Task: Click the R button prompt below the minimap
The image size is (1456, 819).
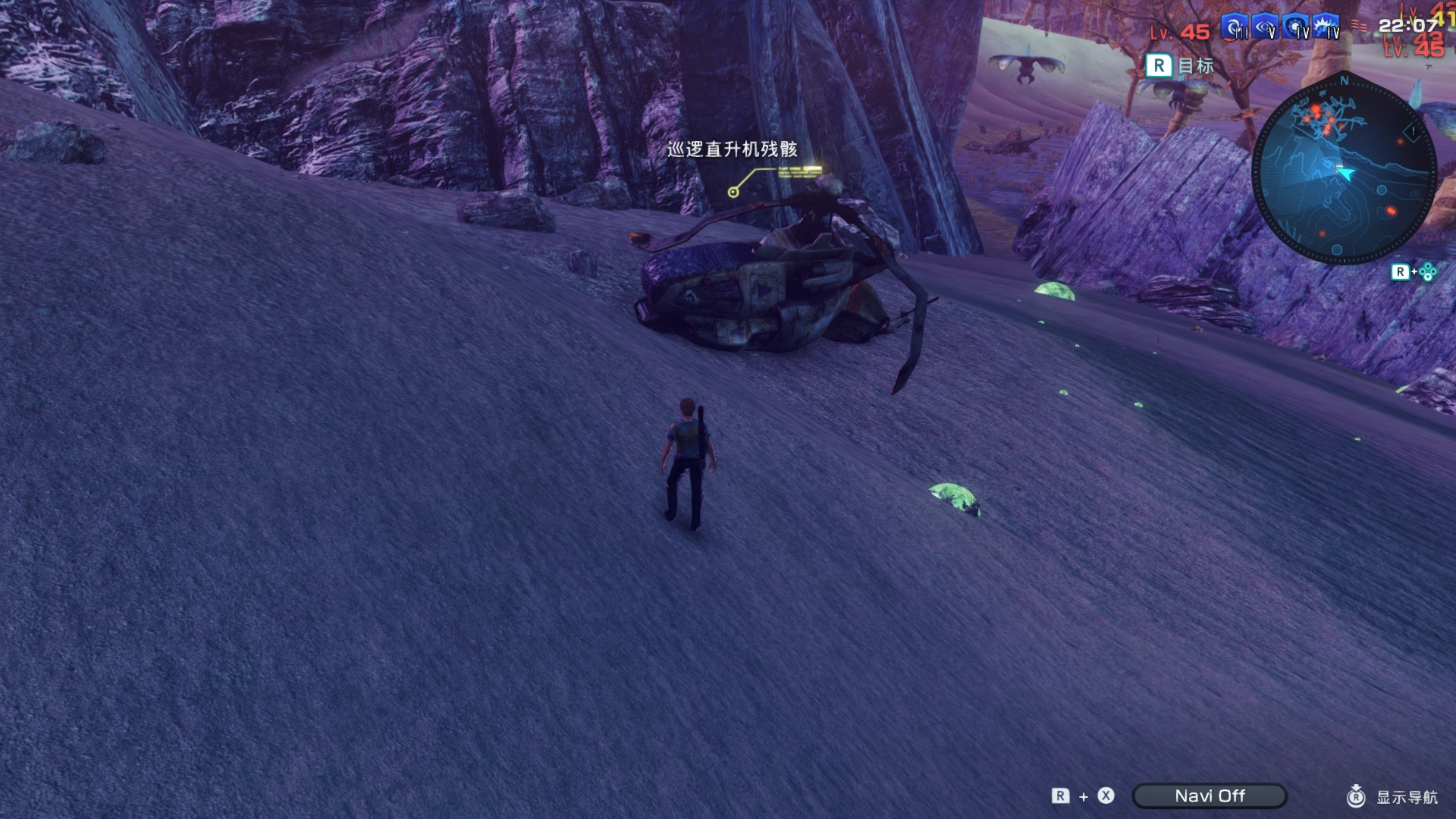Action: tap(1402, 271)
